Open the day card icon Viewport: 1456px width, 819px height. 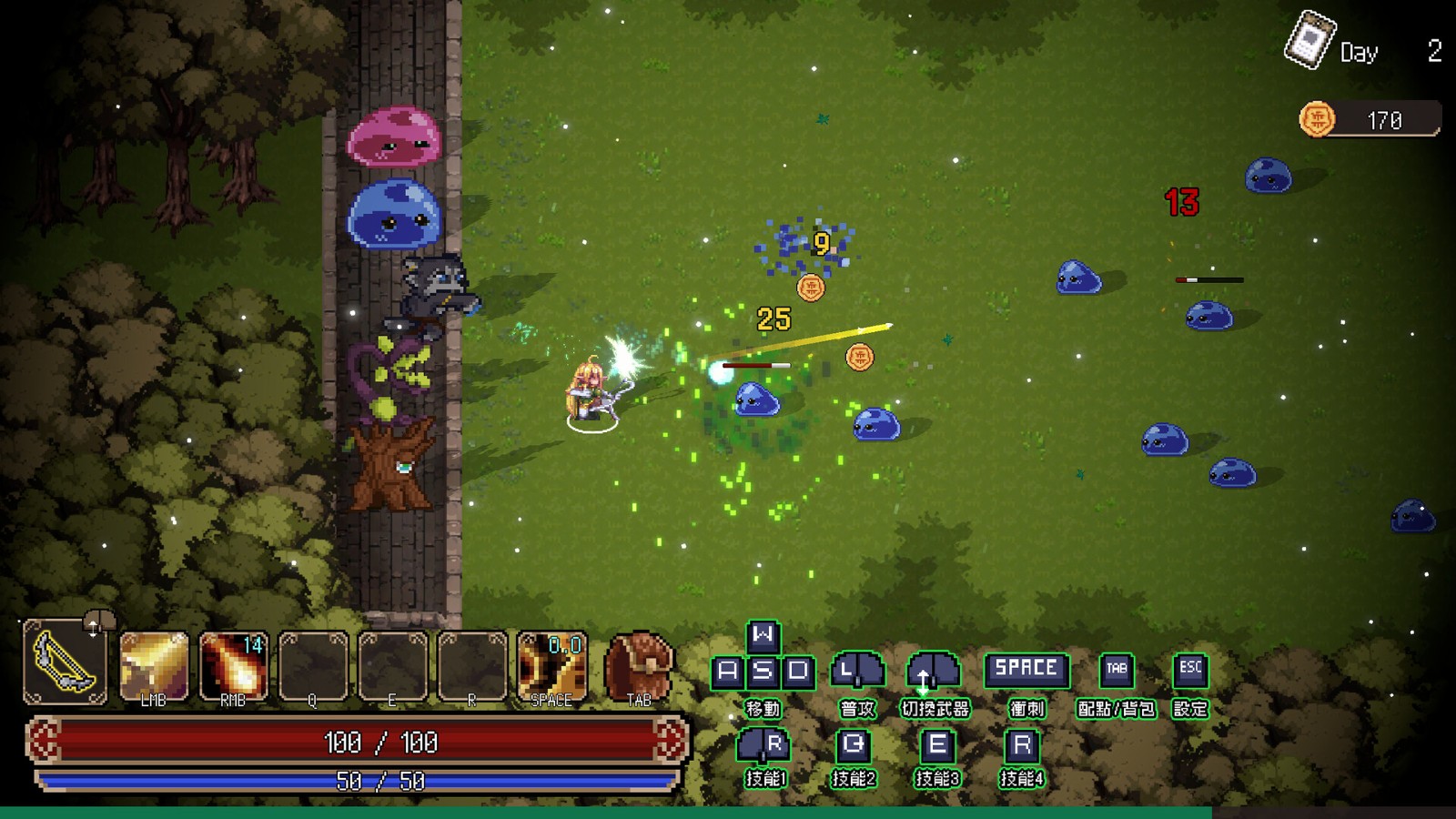click(1309, 39)
